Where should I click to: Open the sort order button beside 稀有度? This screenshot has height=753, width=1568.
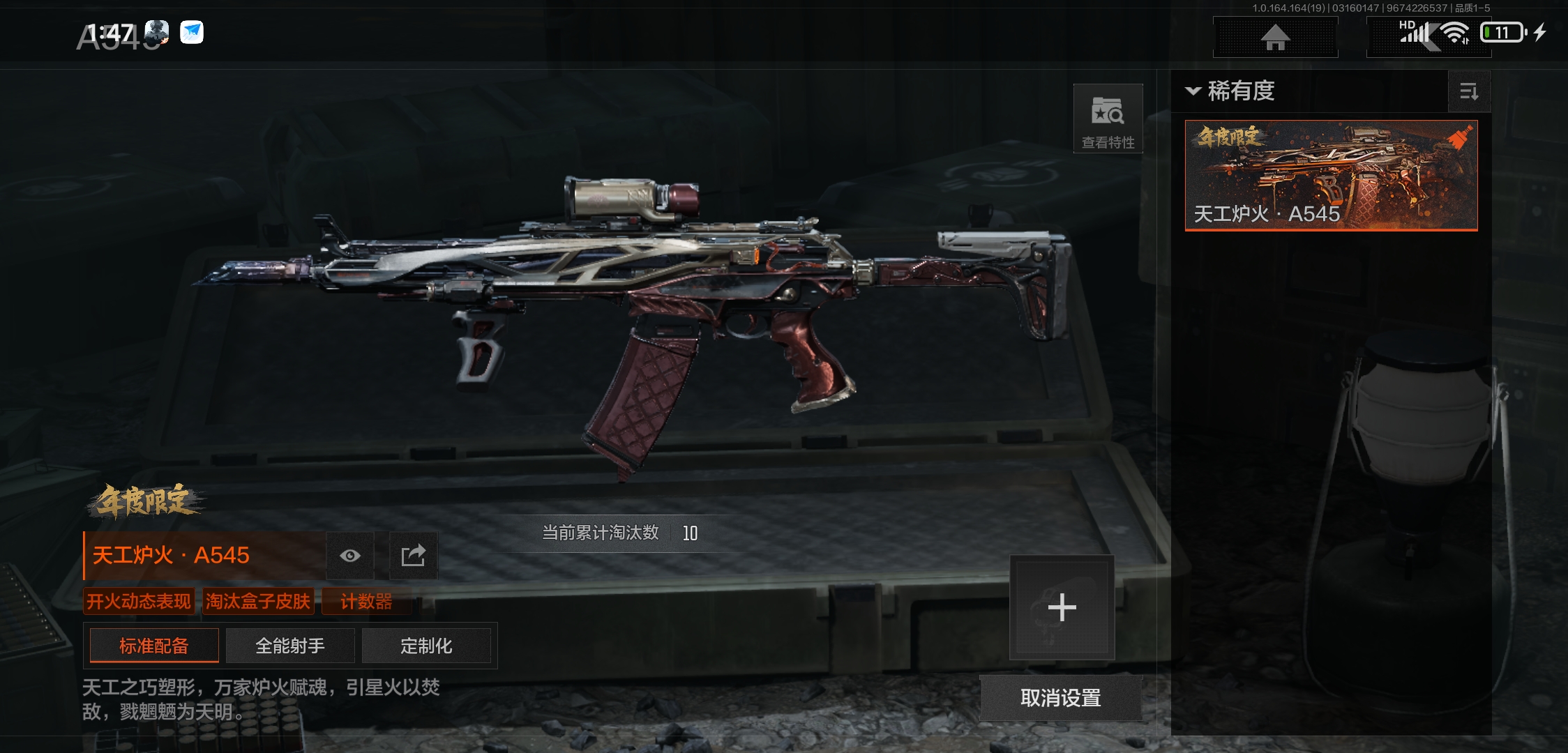point(1469,91)
